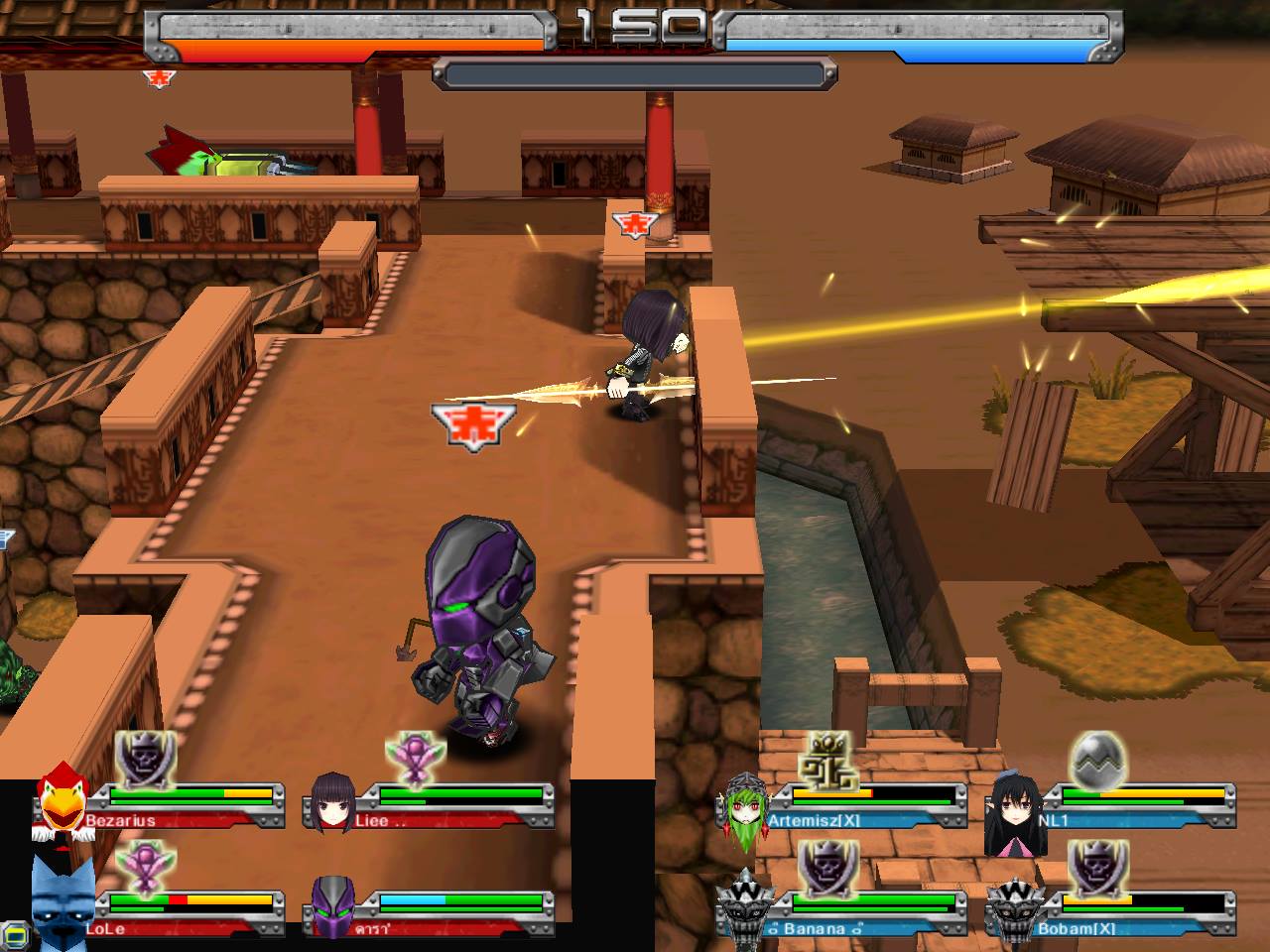This screenshot has height=952, width=1270.
Task: Click Liee's dark-haired girl portrait
Action: point(332,801)
